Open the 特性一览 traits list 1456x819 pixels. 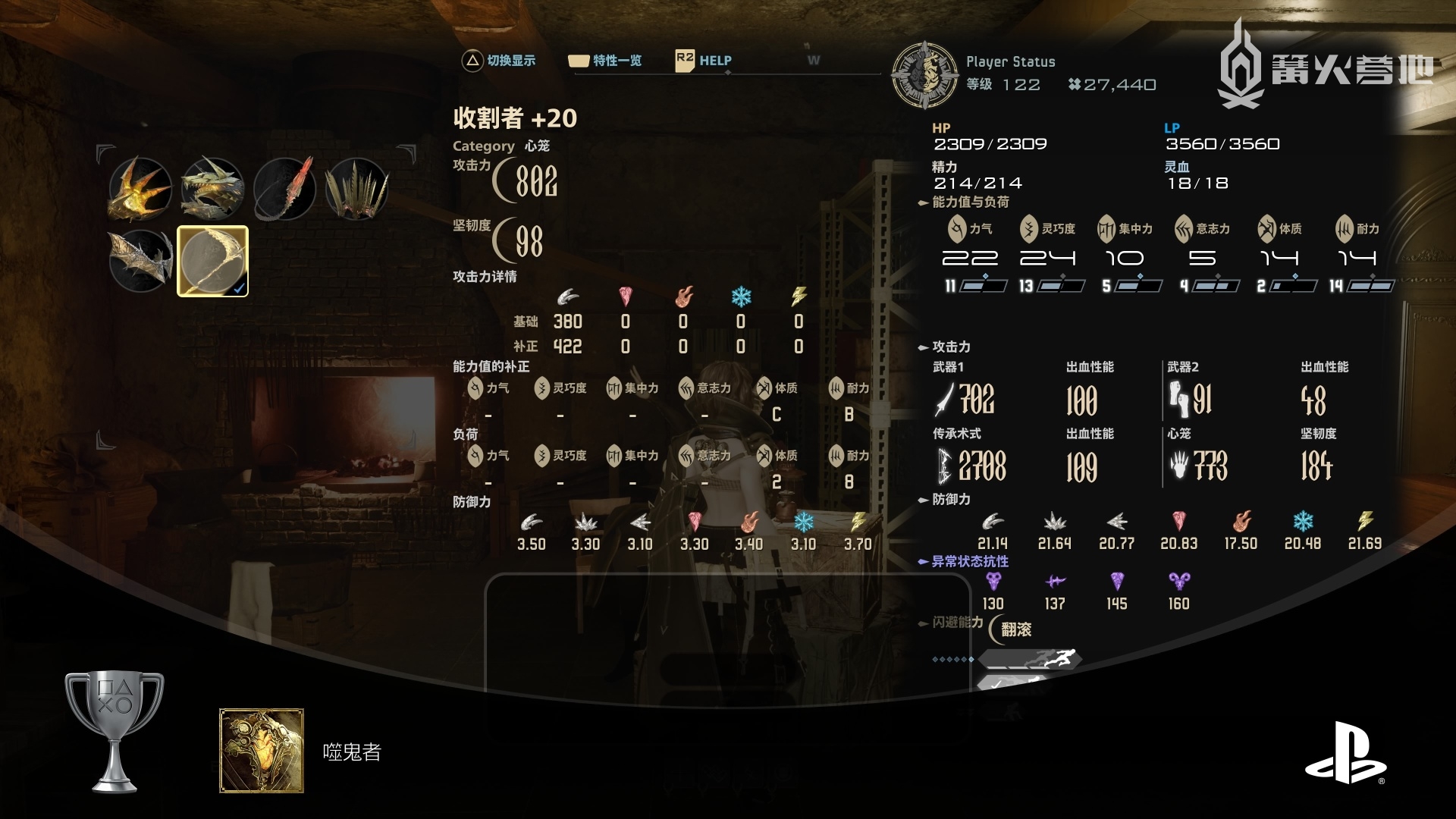[x=605, y=61]
